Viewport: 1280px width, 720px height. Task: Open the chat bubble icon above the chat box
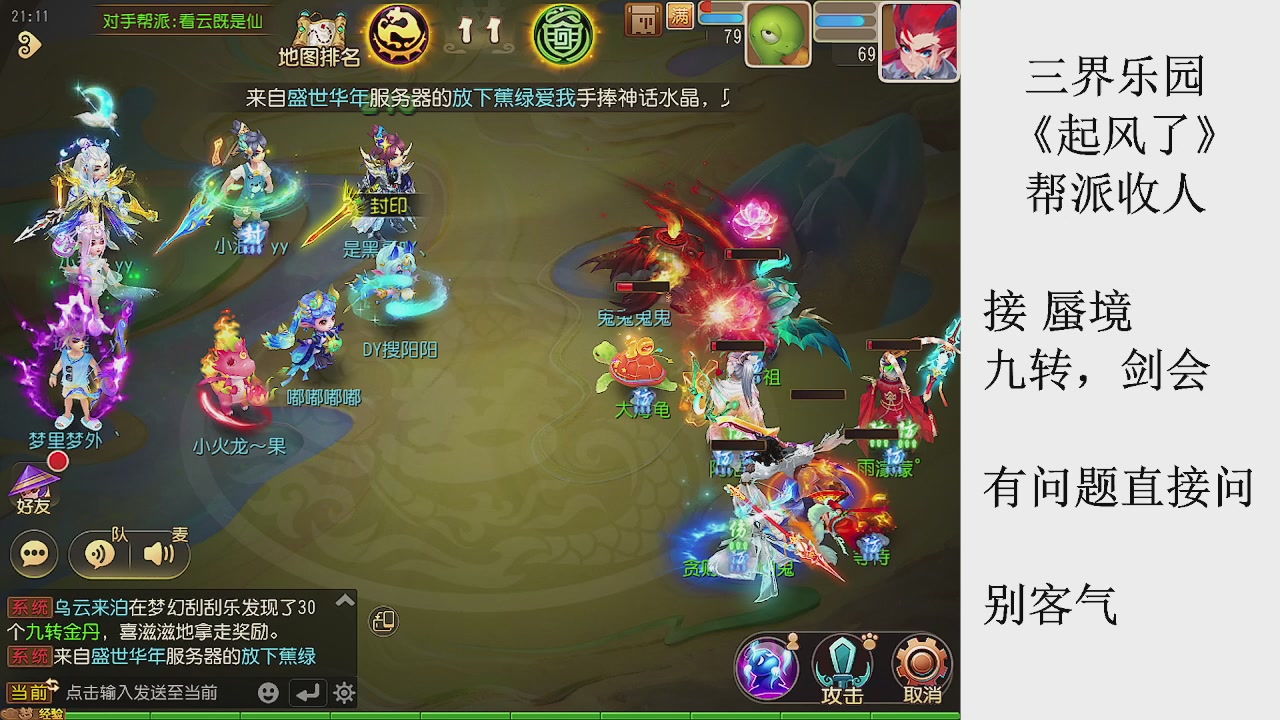click(33, 552)
